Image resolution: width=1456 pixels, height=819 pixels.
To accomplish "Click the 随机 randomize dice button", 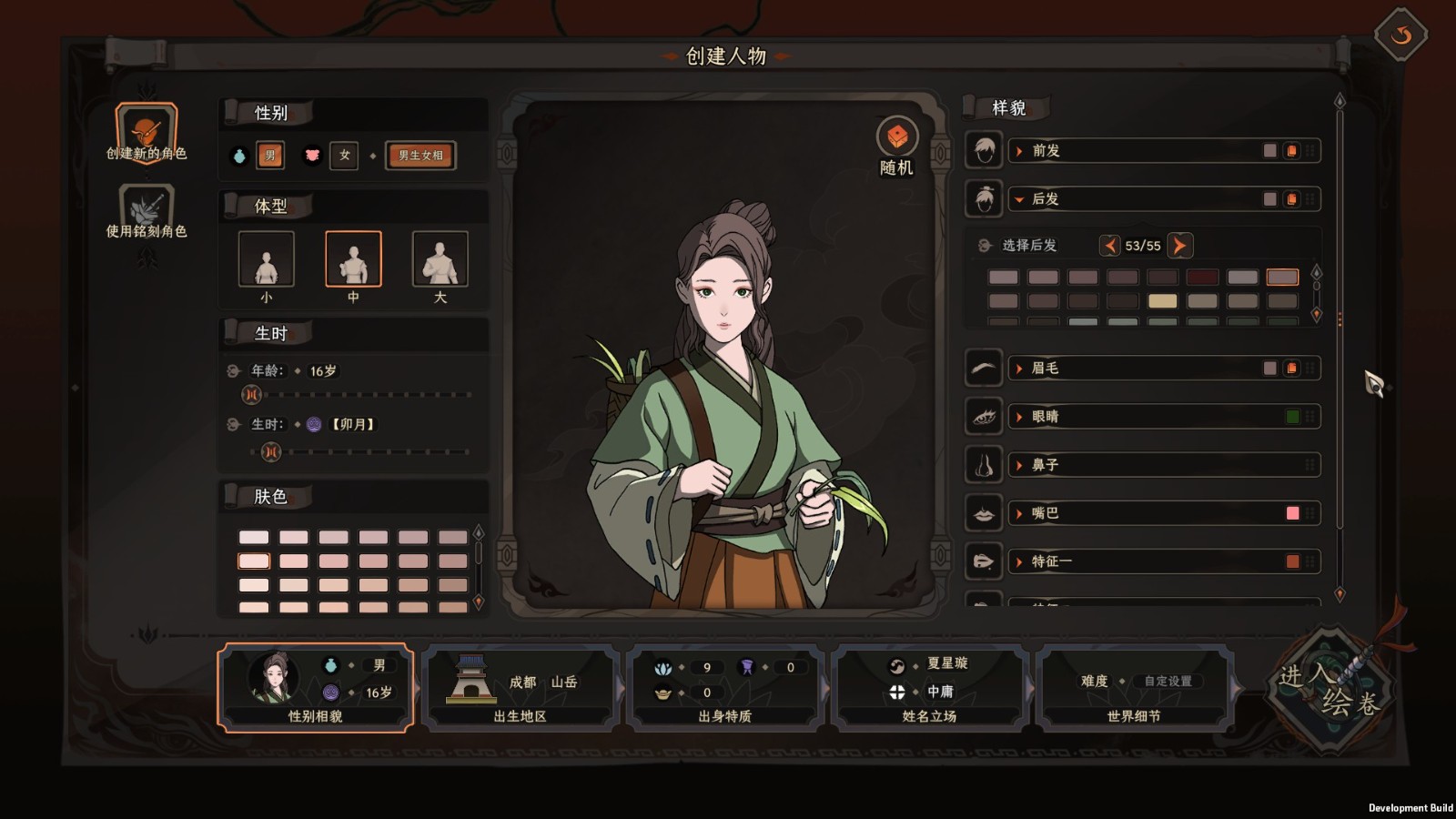I will pos(896,138).
